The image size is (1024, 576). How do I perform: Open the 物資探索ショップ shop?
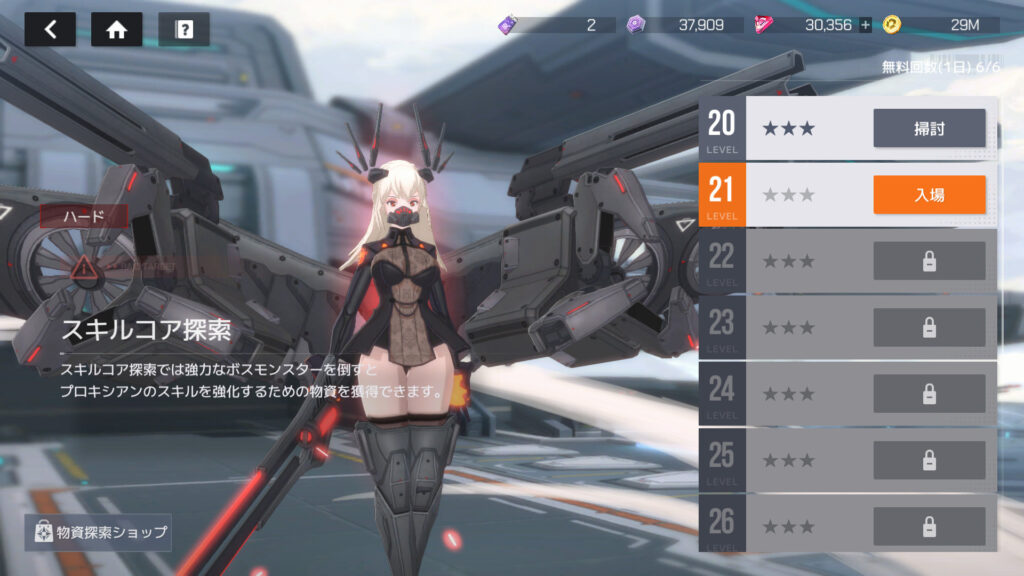click(98, 532)
